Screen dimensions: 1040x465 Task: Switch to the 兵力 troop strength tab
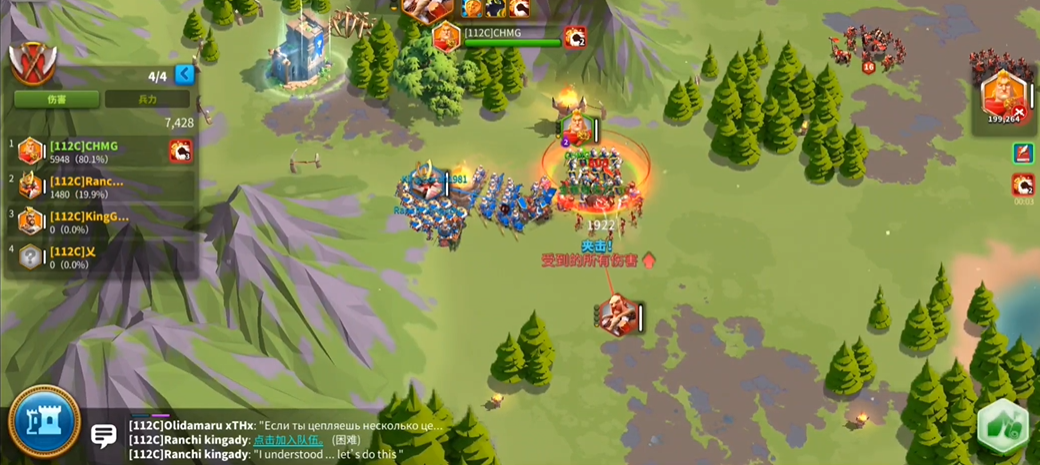(147, 99)
